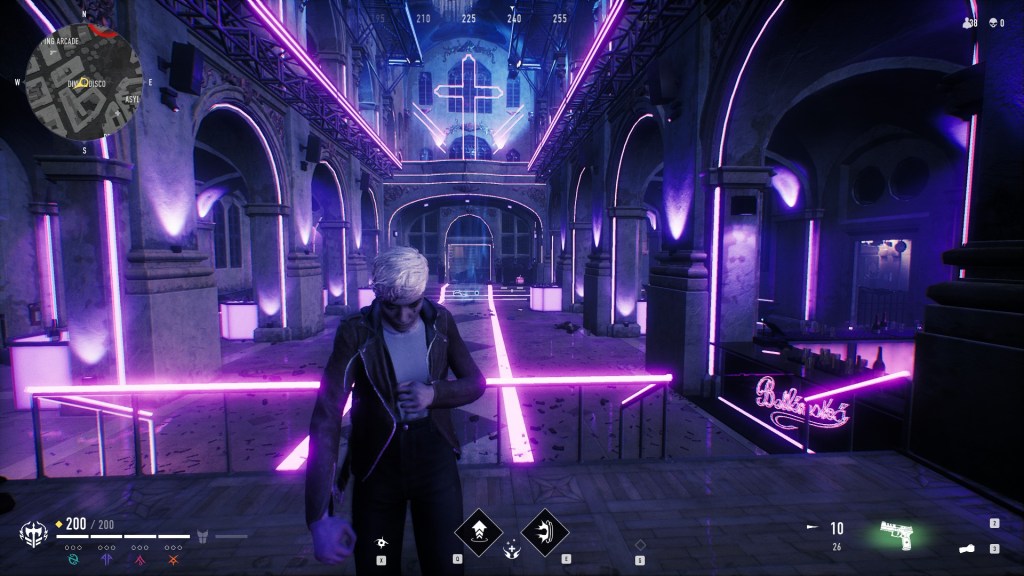1024x576 pixels.
Task: Switch to the fist melee weapon
Action: [968, 549]
